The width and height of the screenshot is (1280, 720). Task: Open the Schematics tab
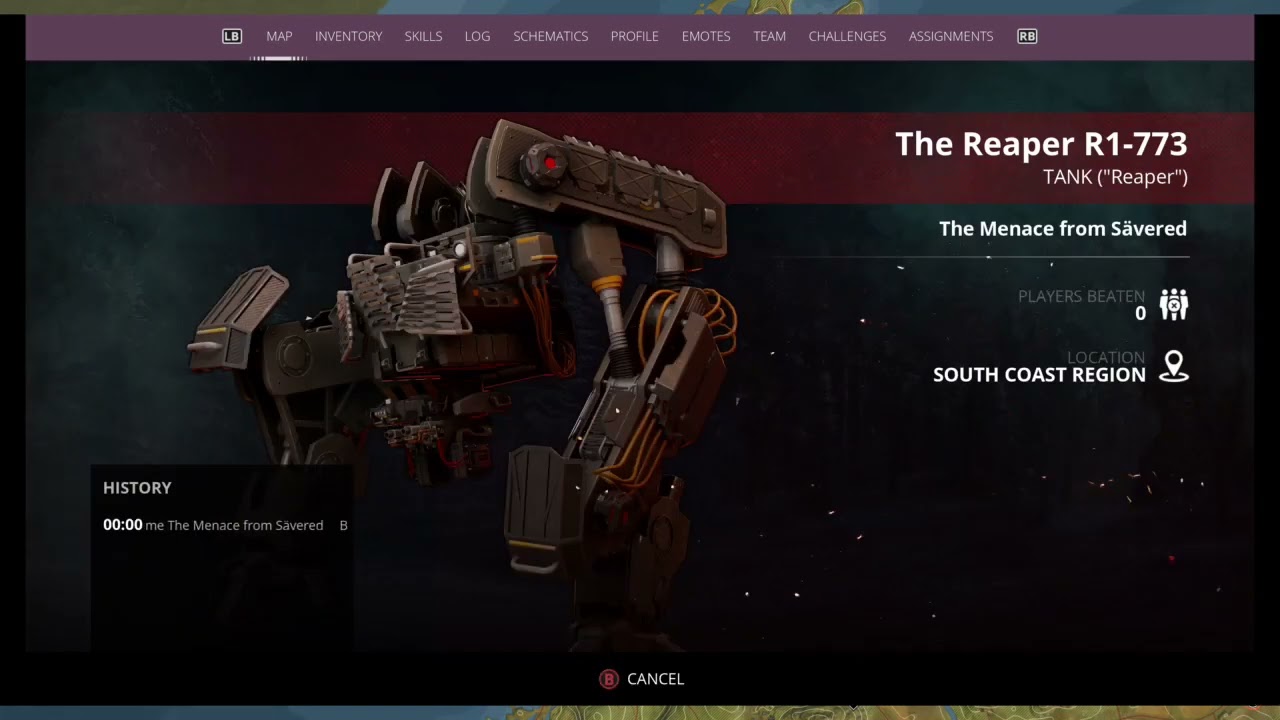tap(550, 36)
